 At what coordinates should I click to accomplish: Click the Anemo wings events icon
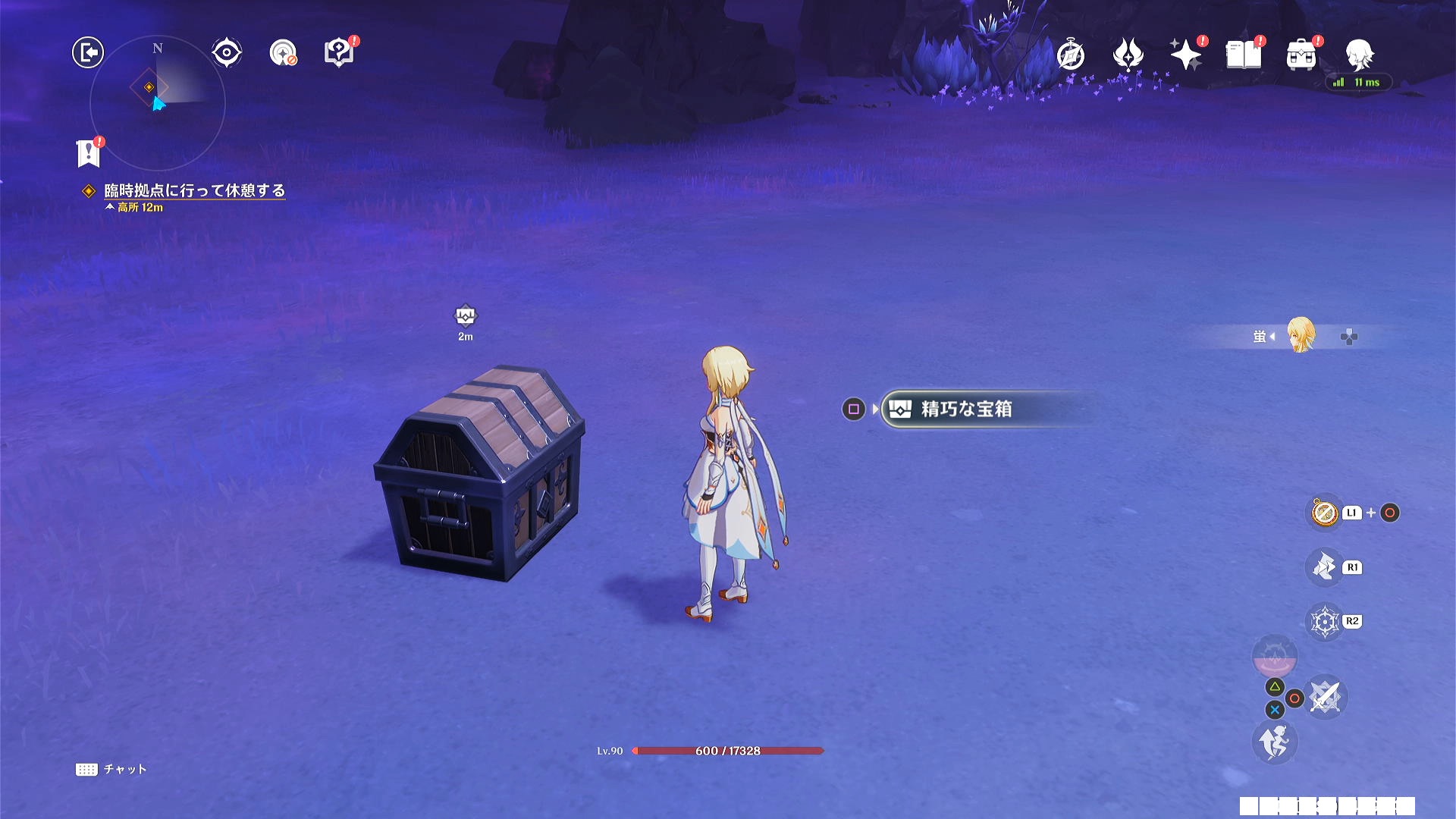click(x=1127, y=53)
